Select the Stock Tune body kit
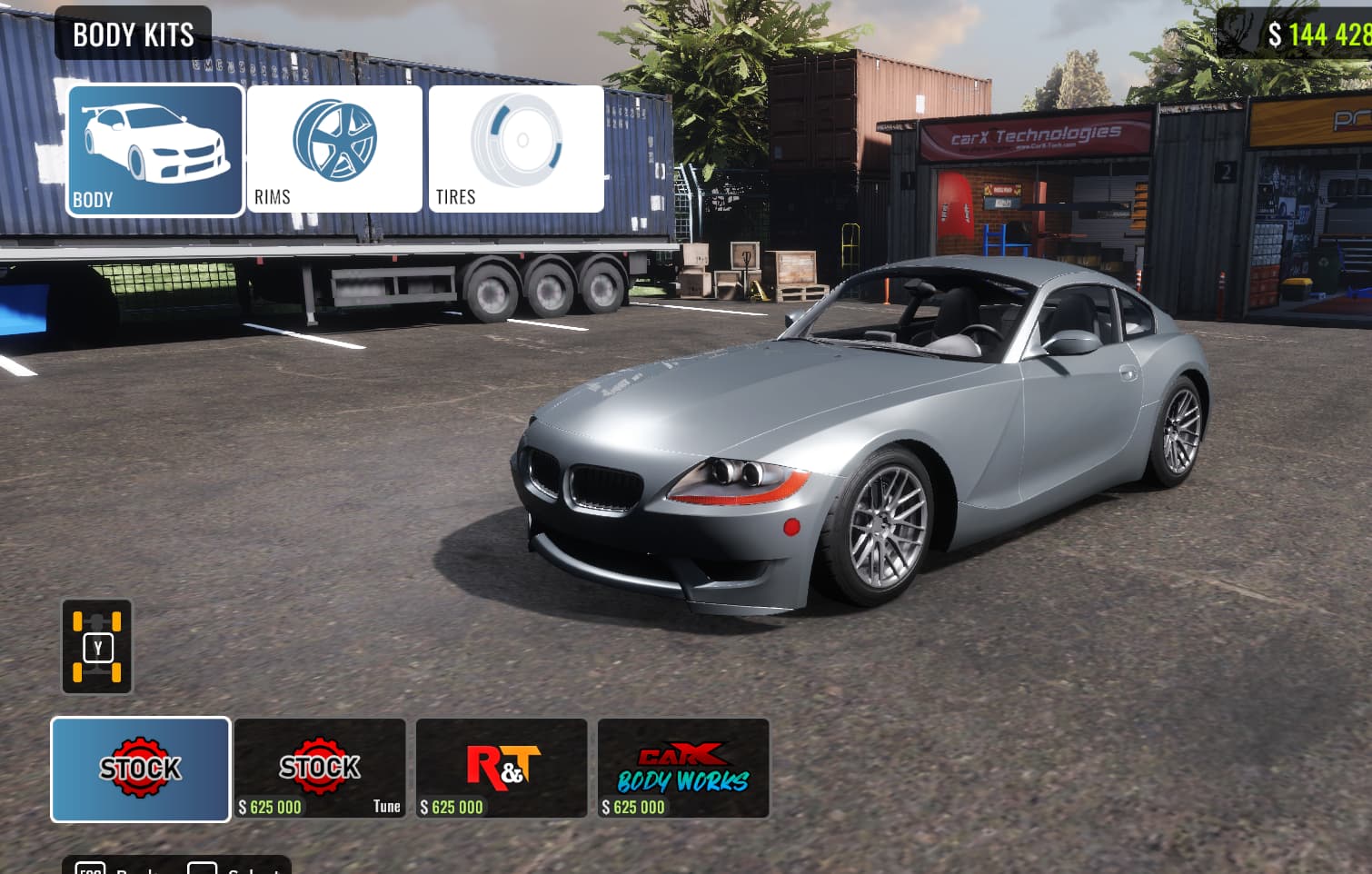Image resolution: width=1372 pixels, height=874 pixels. [320, 769]
